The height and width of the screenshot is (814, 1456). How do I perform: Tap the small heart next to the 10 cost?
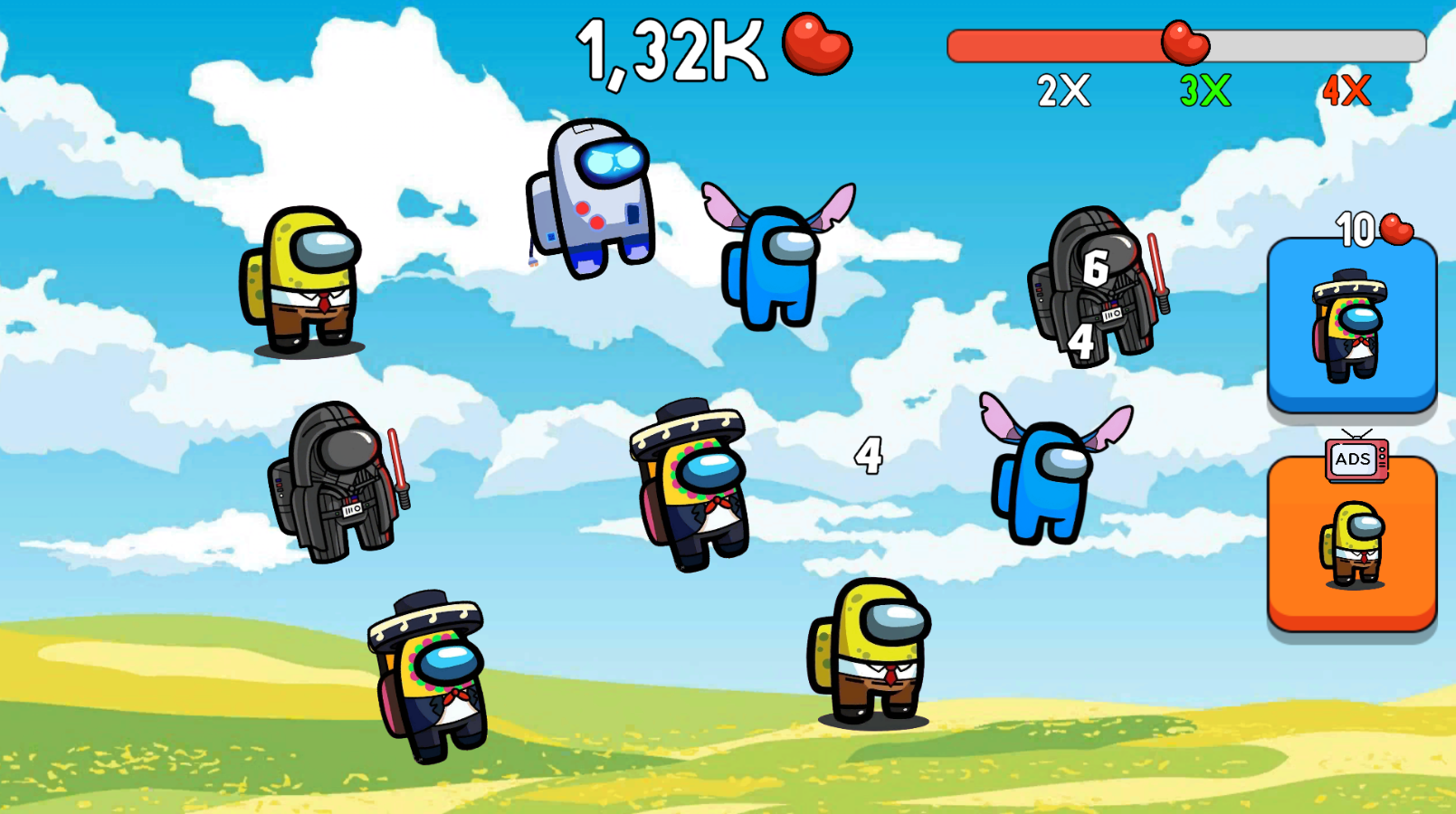click(x=1394, y=228)
